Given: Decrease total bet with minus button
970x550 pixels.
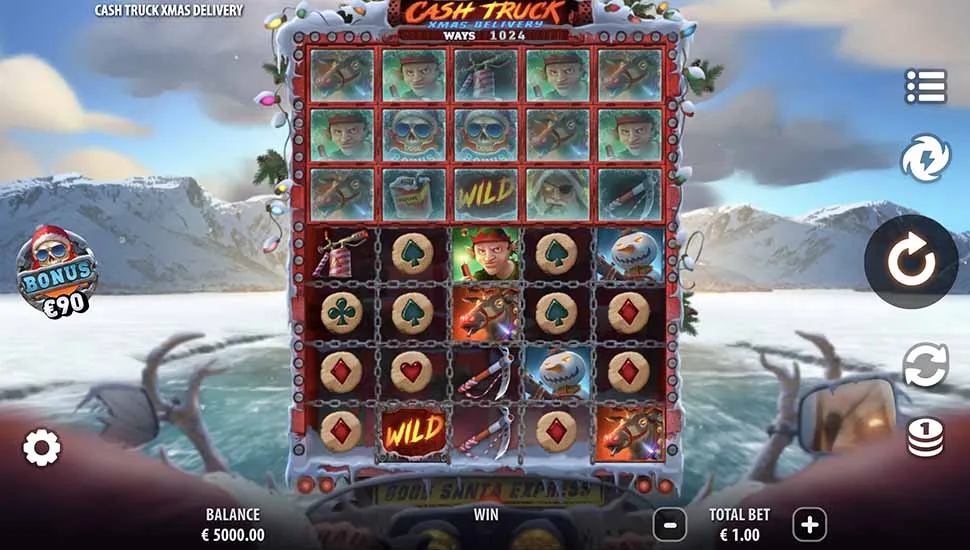Looking at the screenshot, I should click(670, 523).
